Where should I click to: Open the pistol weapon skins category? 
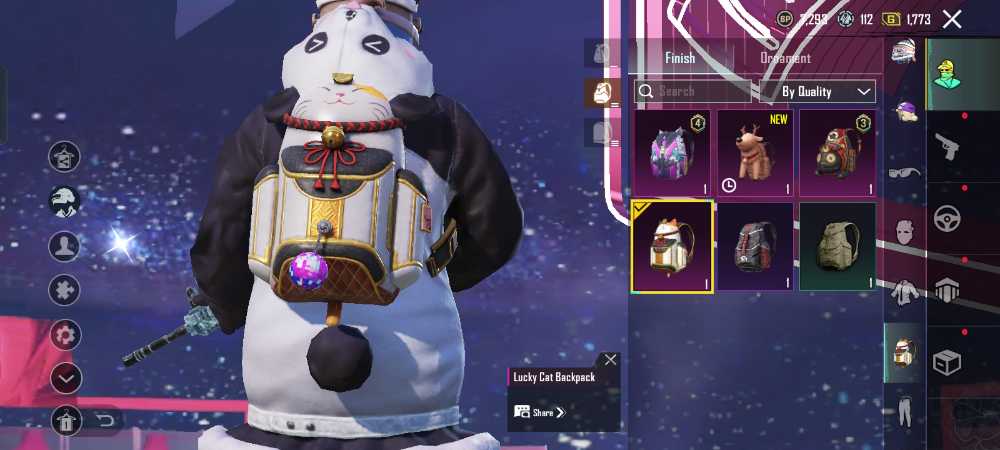click(947, 147)
